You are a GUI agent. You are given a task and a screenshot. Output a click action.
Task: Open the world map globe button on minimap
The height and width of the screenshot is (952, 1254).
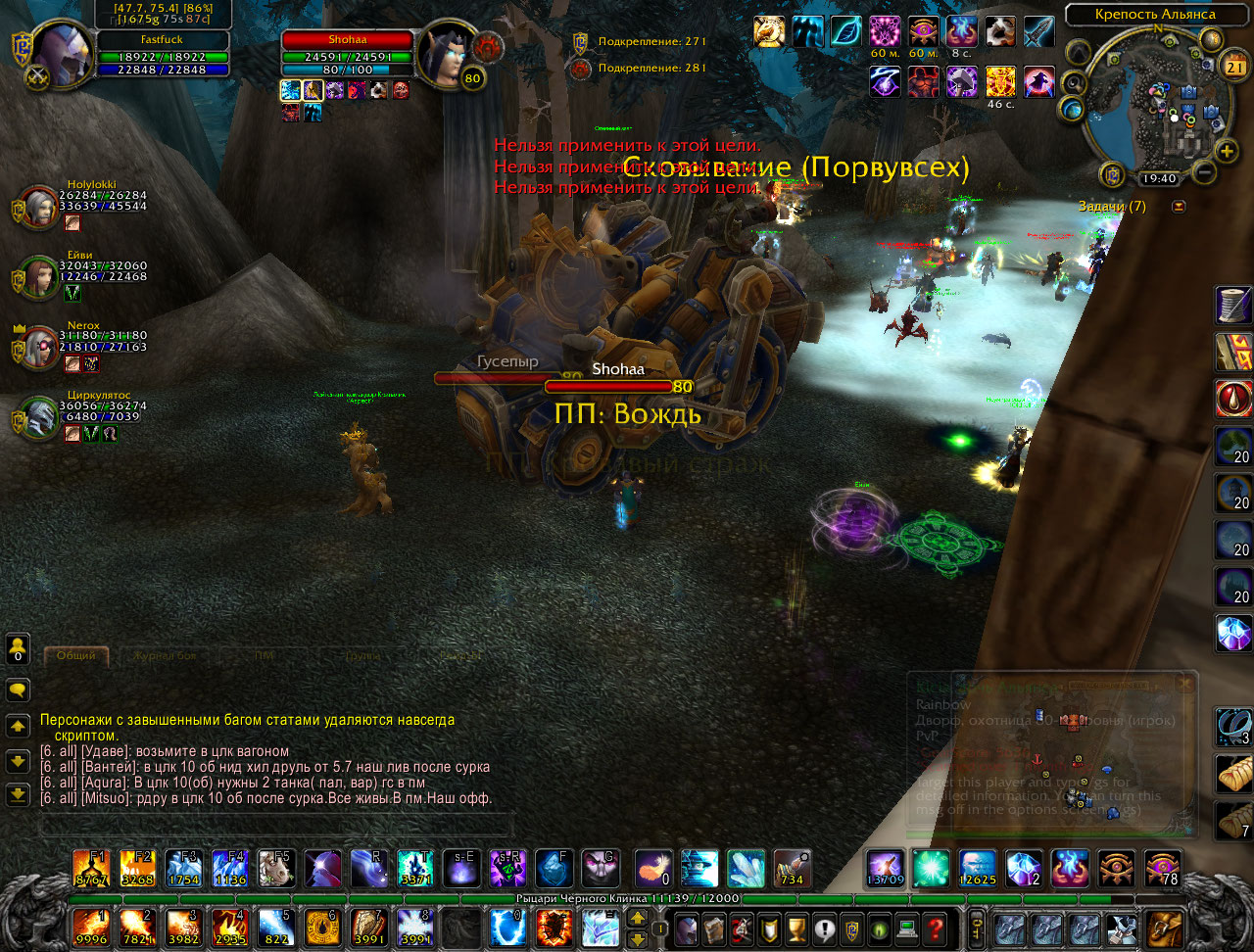(1073, 110)
